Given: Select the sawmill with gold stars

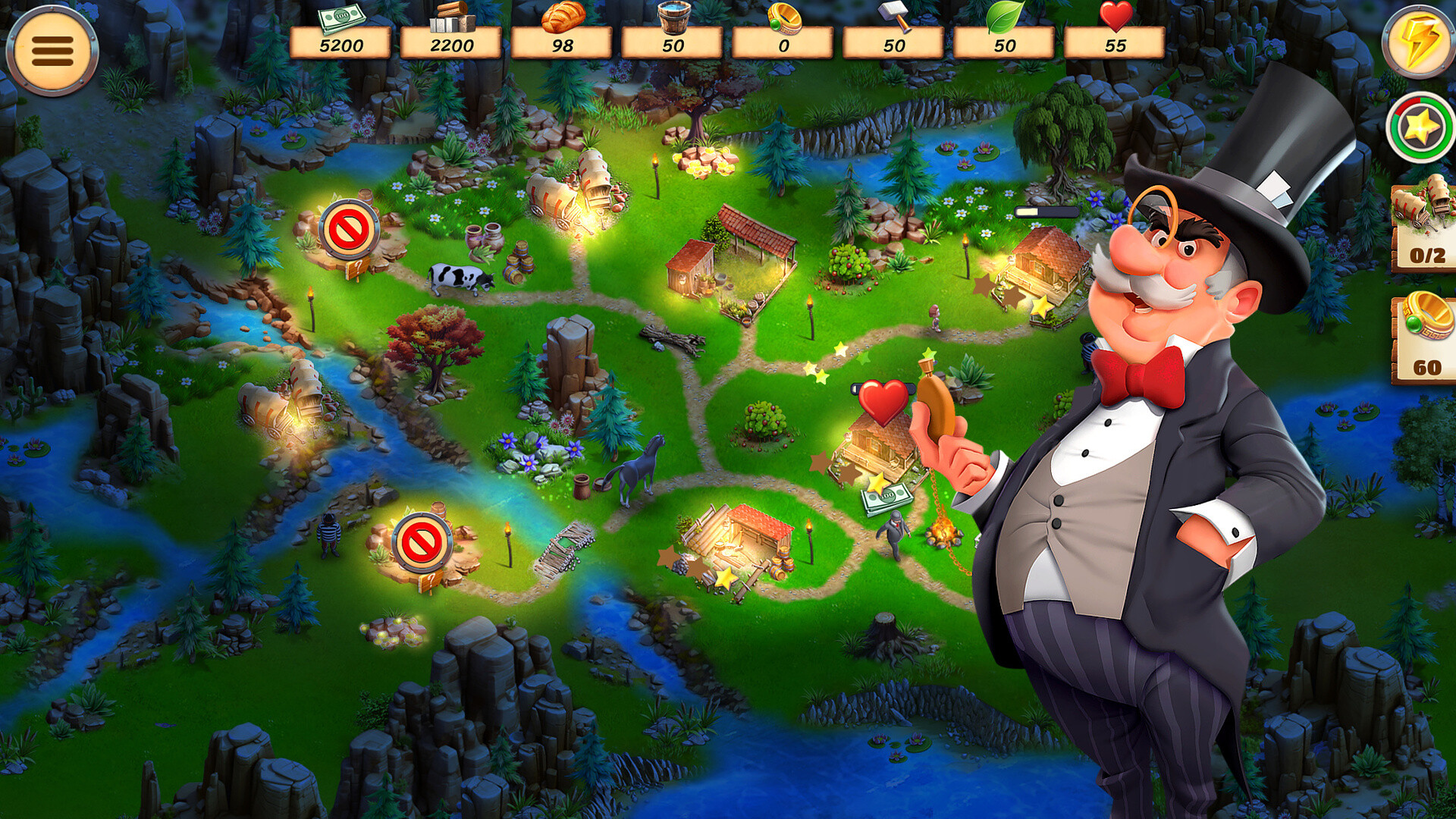Looking at the screenshot, I should tap(739, 538).
